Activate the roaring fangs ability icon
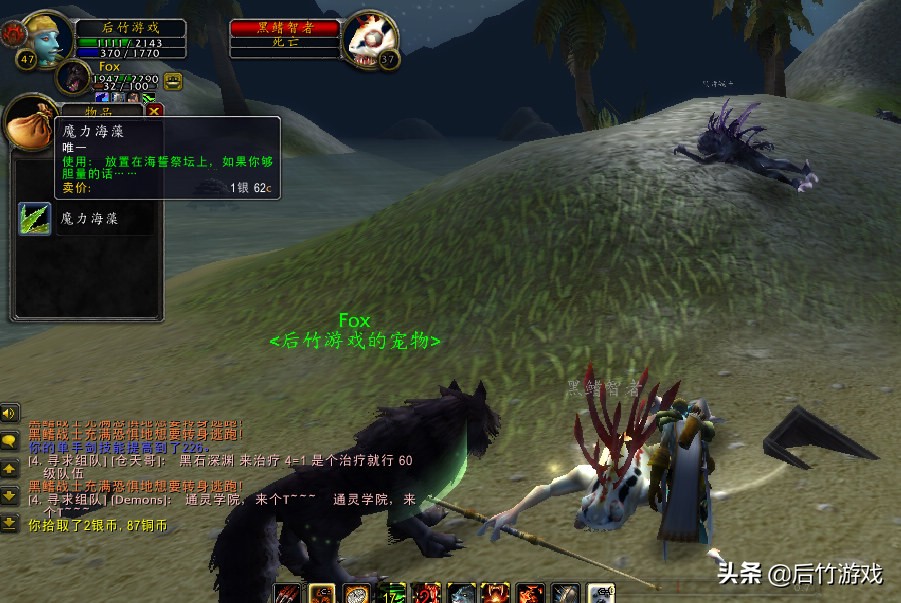 coord(496,594)
